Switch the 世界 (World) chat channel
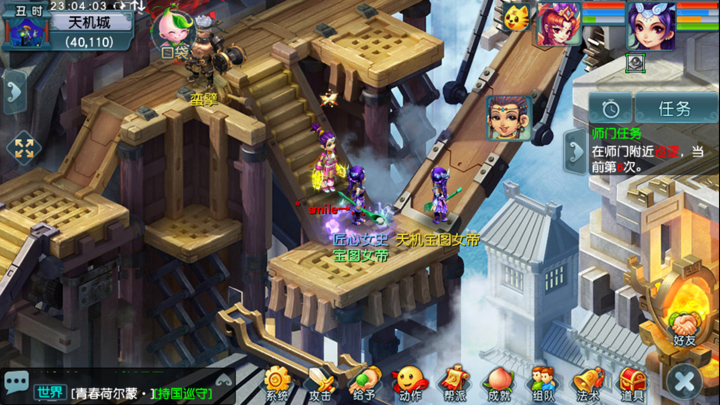The width and height of the screenshot is (720, 405). (x=49, y=391)
